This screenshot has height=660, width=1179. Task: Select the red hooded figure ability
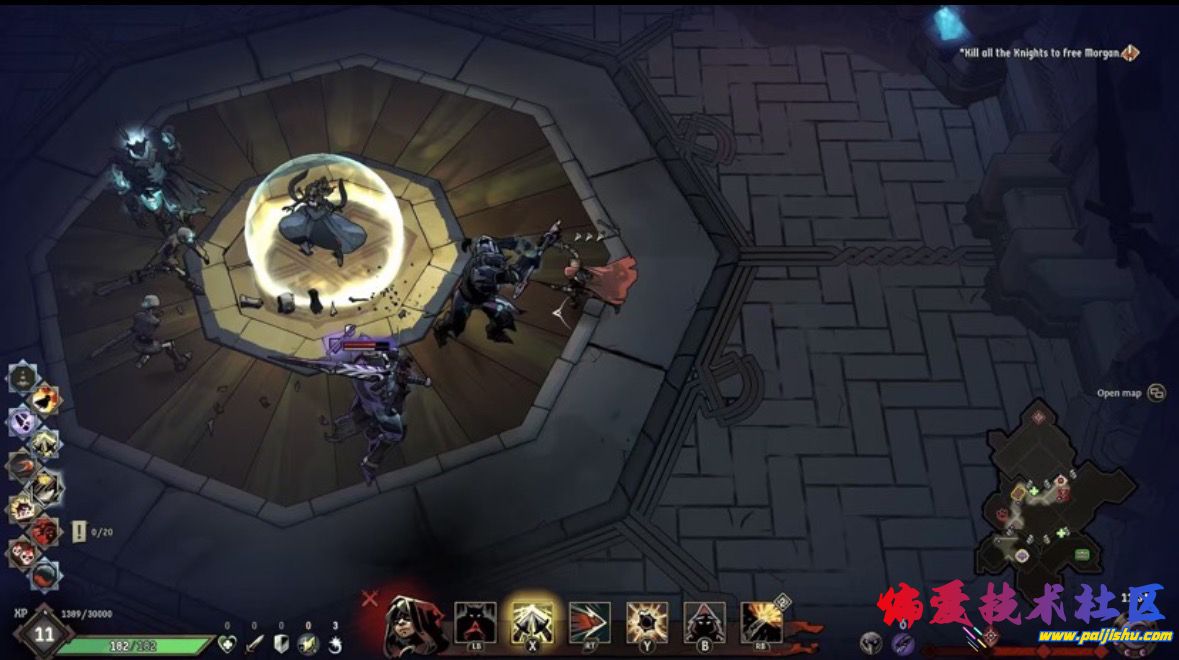704,622
